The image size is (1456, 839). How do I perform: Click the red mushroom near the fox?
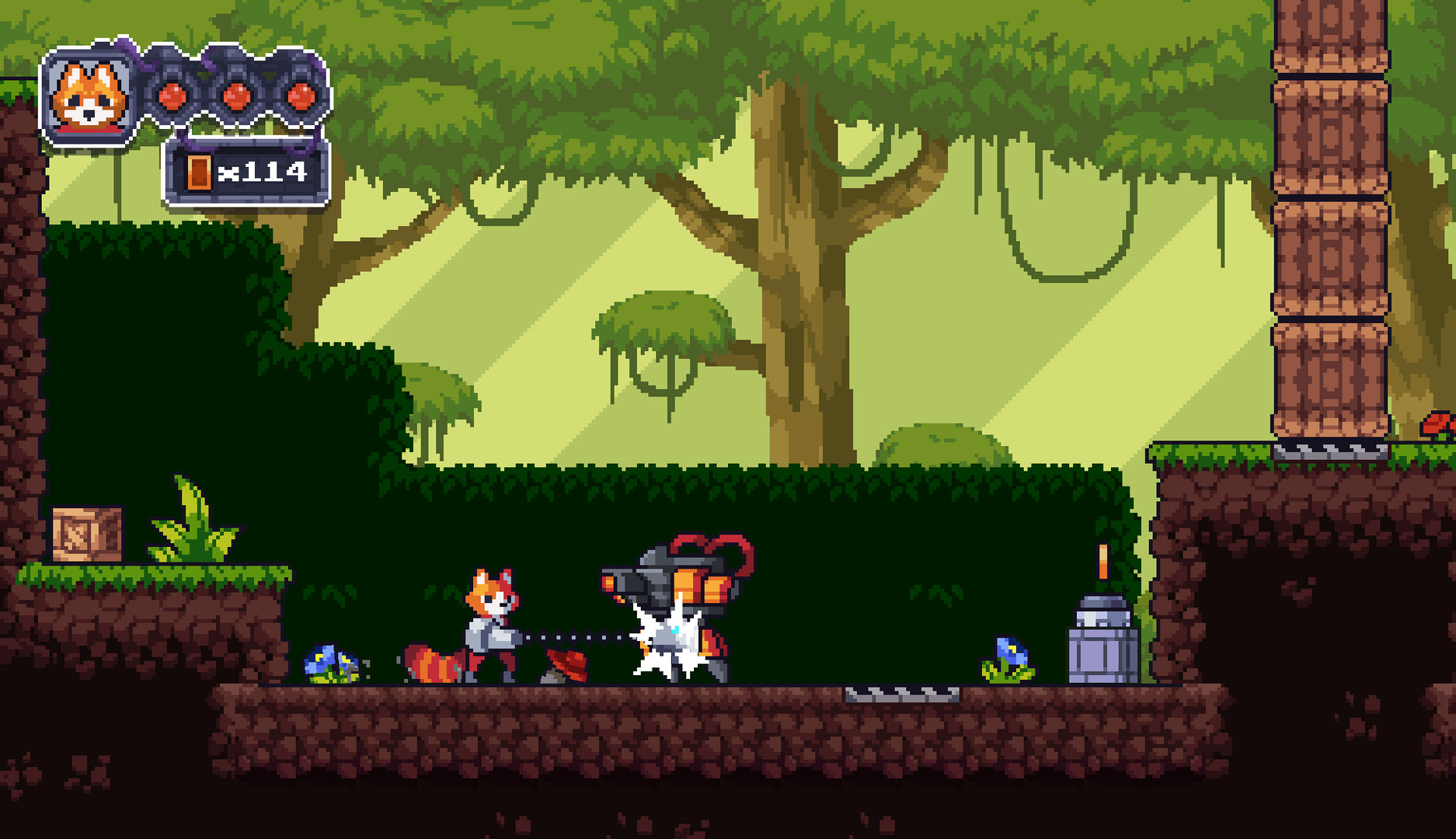(x=566, y=664)
